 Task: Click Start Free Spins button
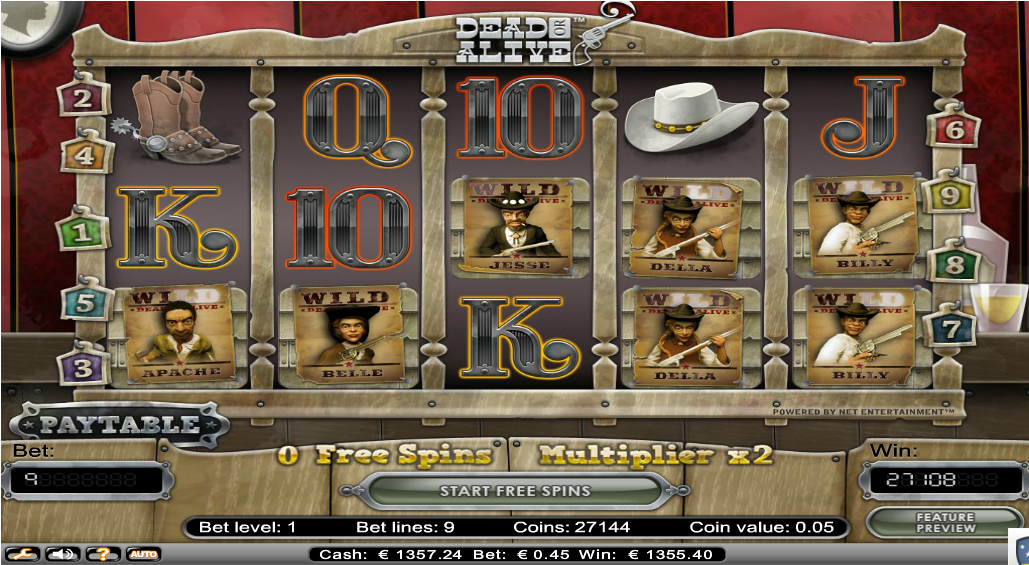514,491
